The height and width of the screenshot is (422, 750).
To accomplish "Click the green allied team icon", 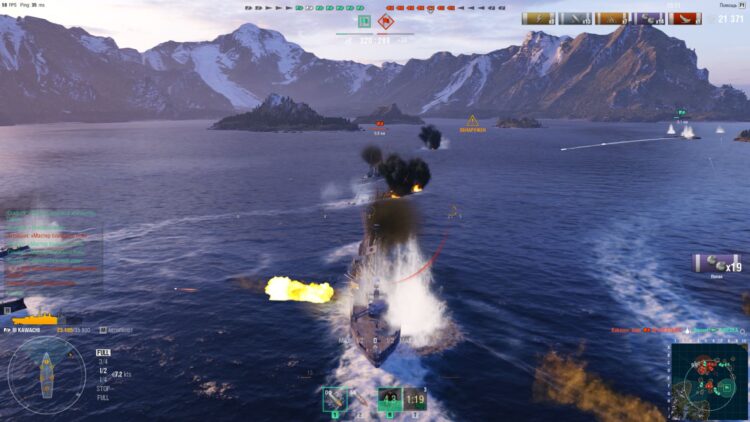I will coord(364,21).
